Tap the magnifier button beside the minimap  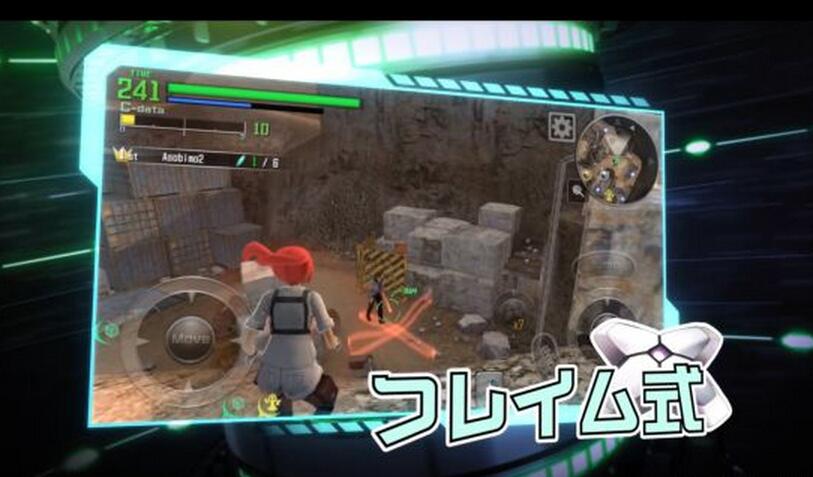pos(577,192)
